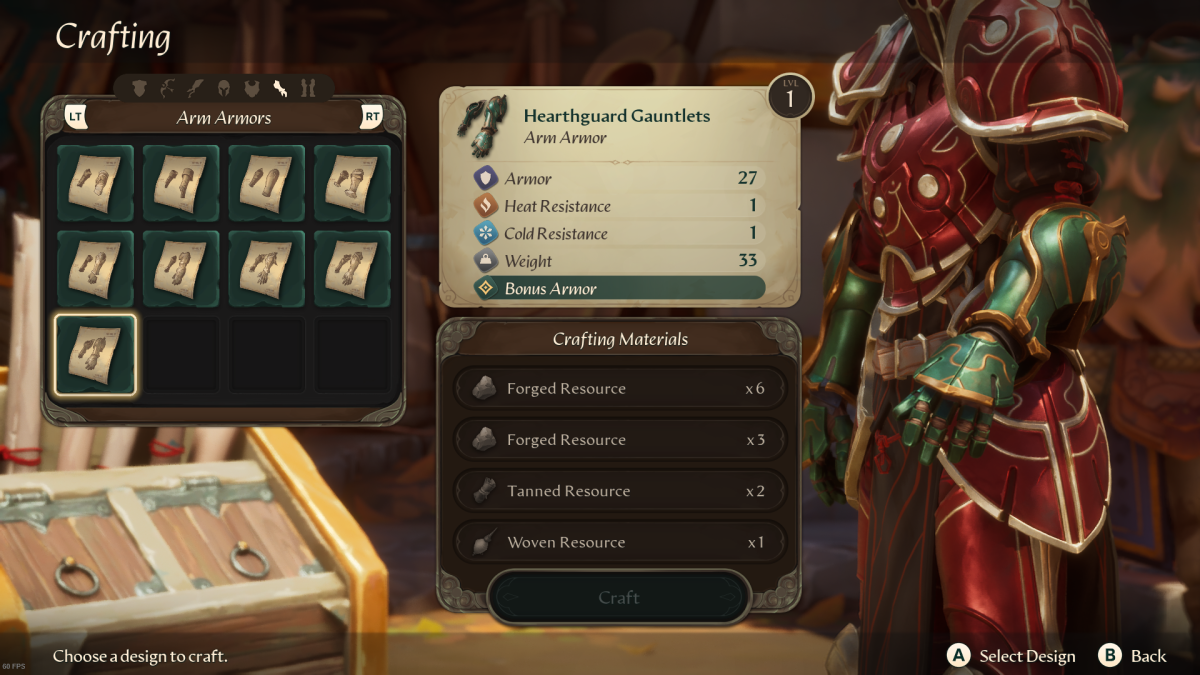
Task: Choose the Woven Resource material row
Action: (620, 542)
